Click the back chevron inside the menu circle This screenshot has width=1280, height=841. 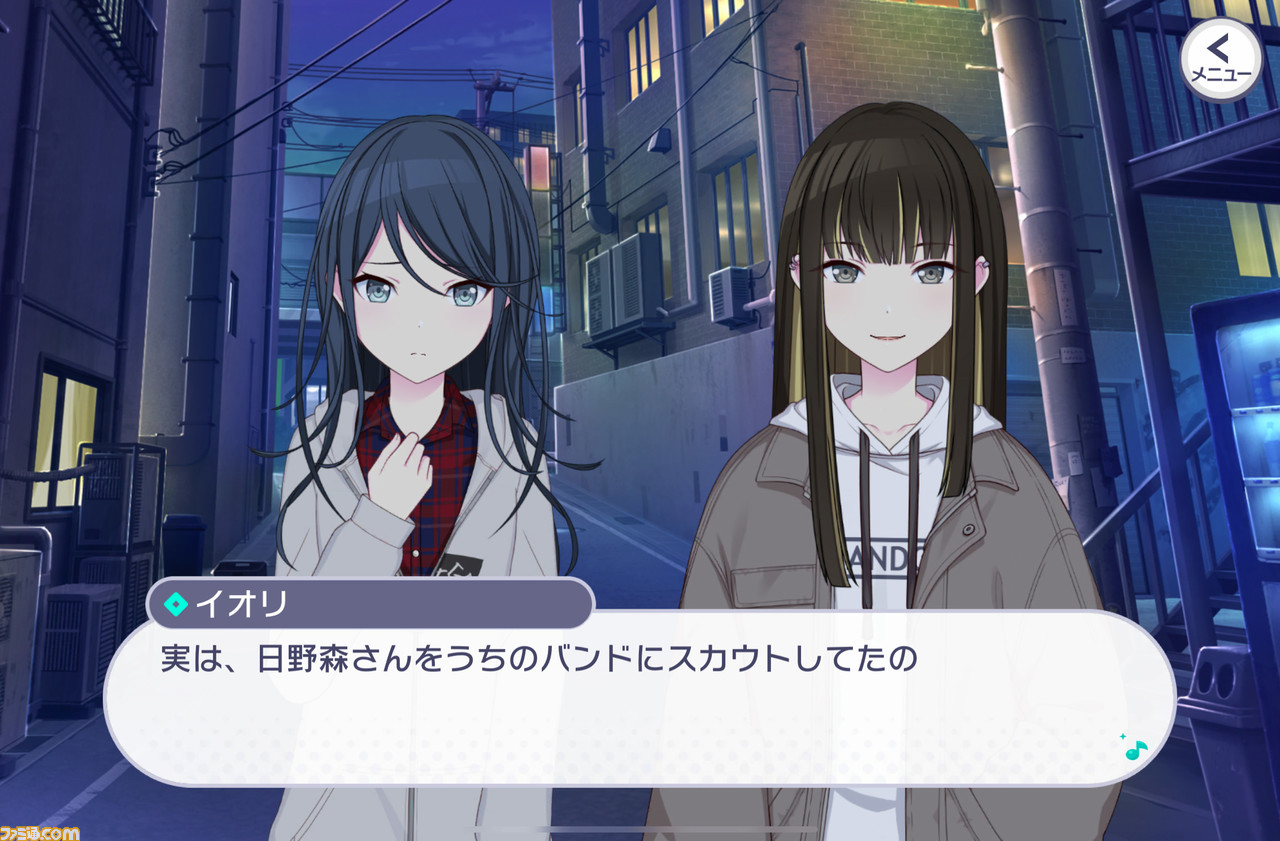click(x=1217, y=47)
